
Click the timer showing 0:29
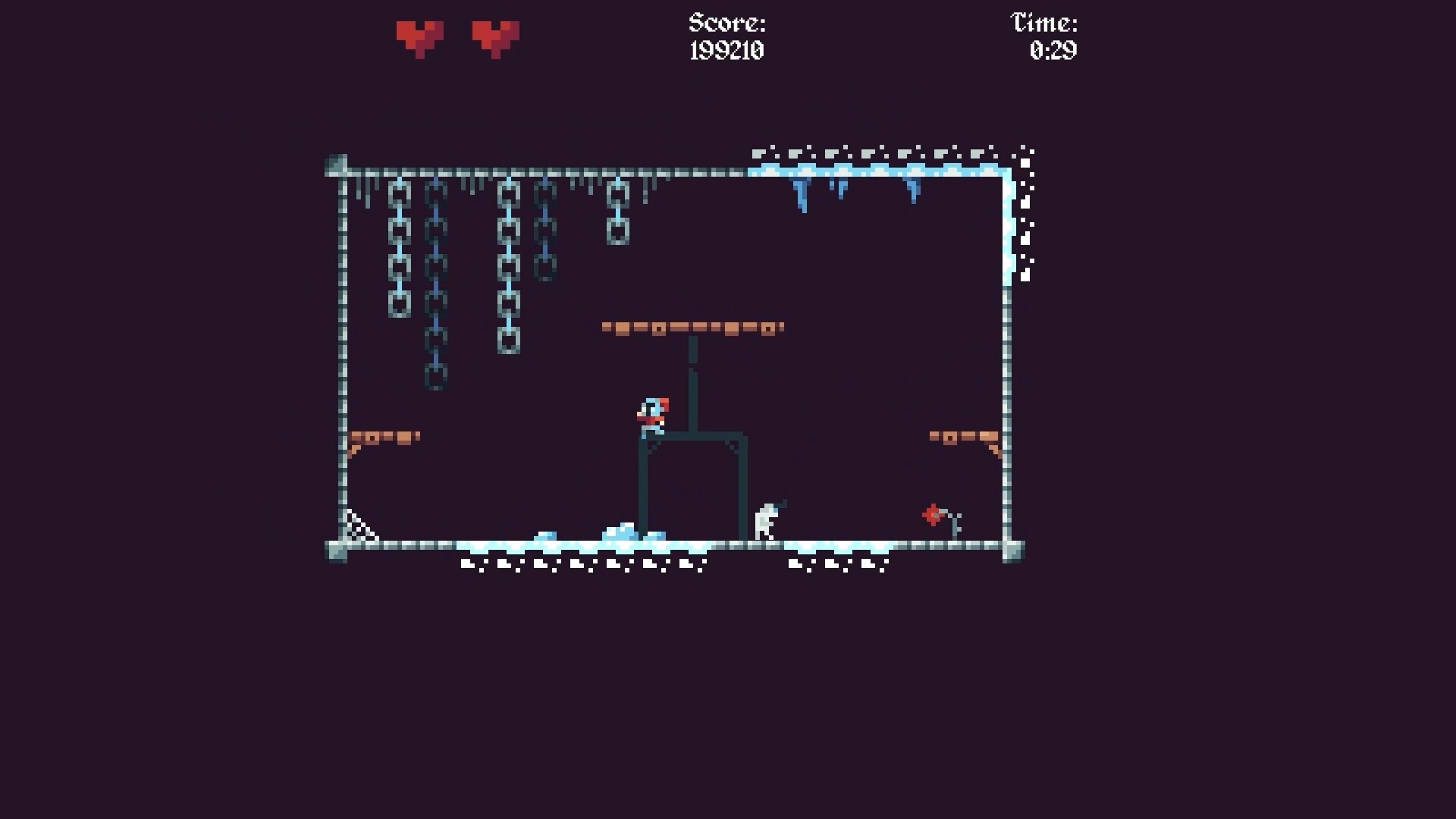(x=1055, y=52)
